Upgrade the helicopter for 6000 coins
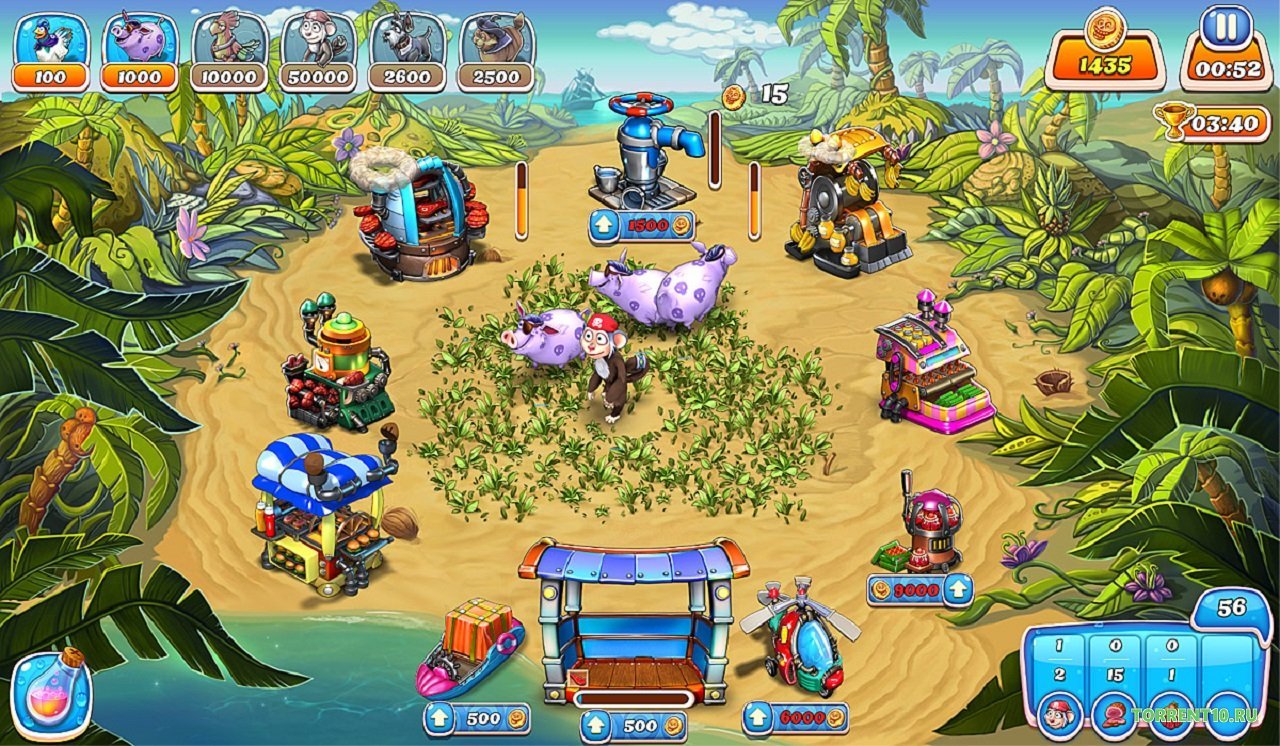Image resolution: width=1280 pixels, height=746 pixels. (795, 718)
